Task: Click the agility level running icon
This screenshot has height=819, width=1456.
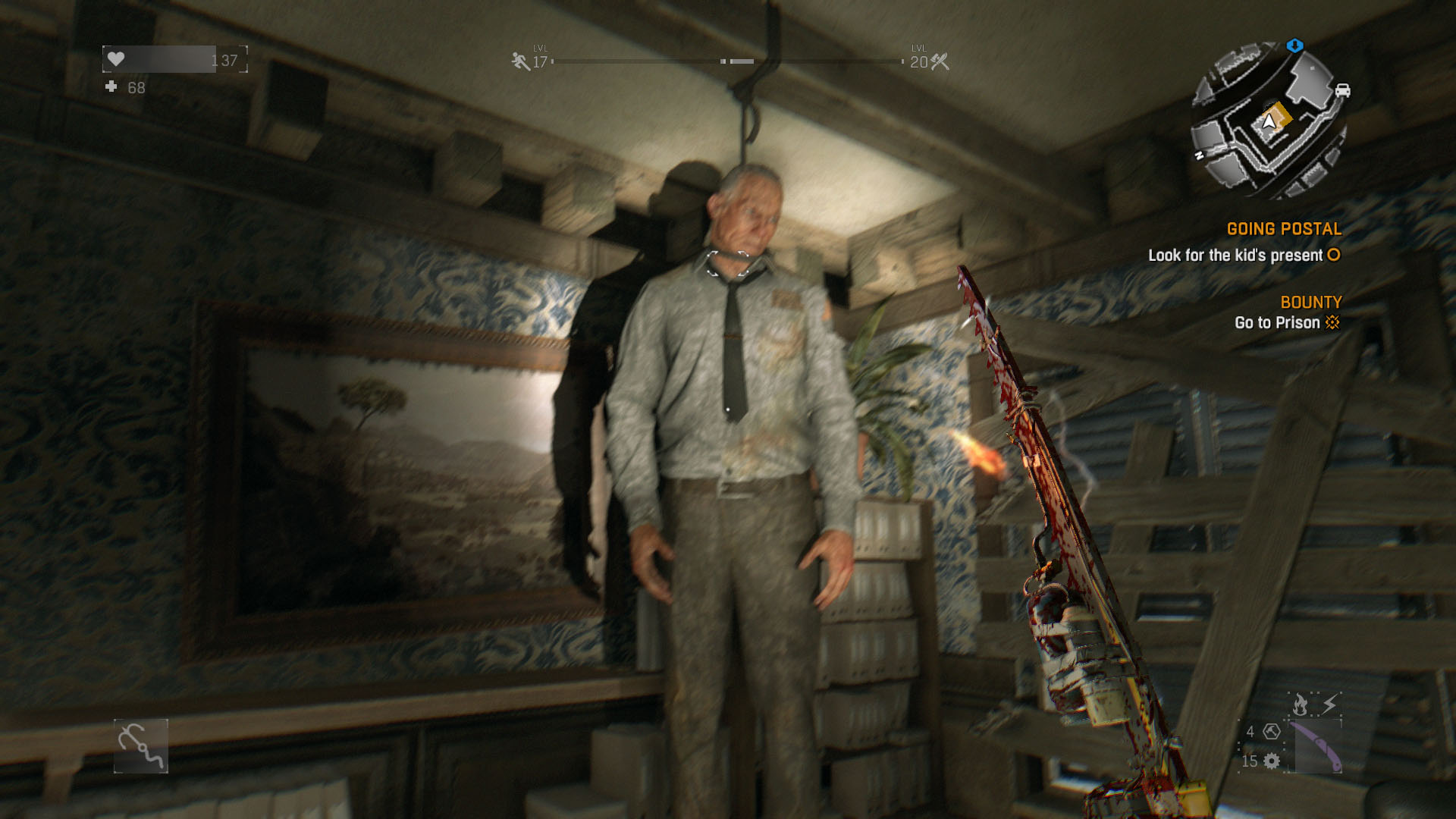Action: pos(520,61)
